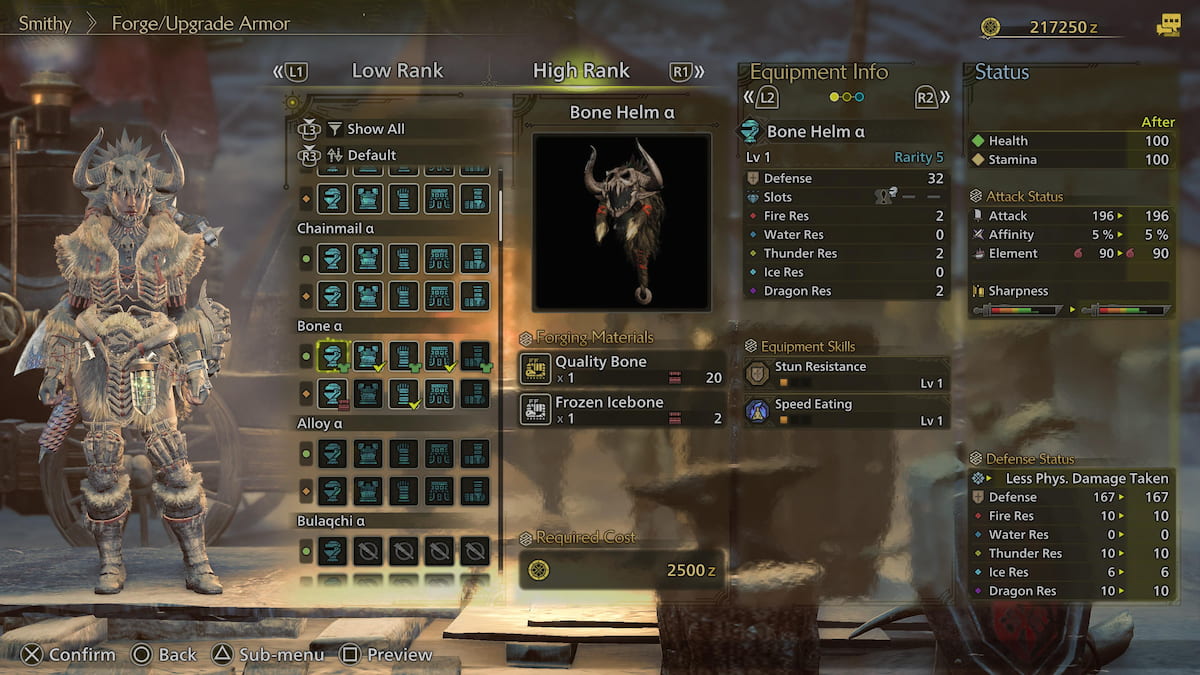The height and width of the screenshot is (675, 1200).
Task: Open the Show All filter
Action: 375,129
